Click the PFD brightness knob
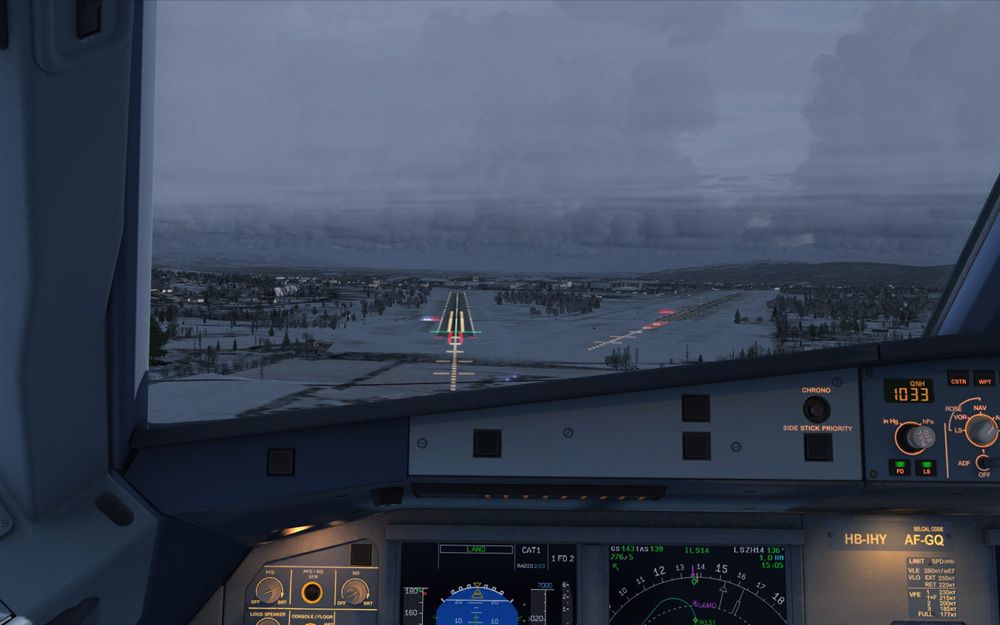1000x625 pixels. click(268, 590)
